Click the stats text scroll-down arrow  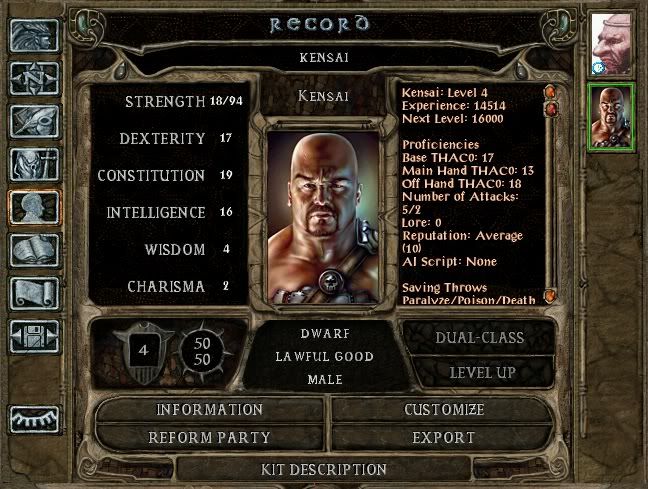click(x=549, y=297)
